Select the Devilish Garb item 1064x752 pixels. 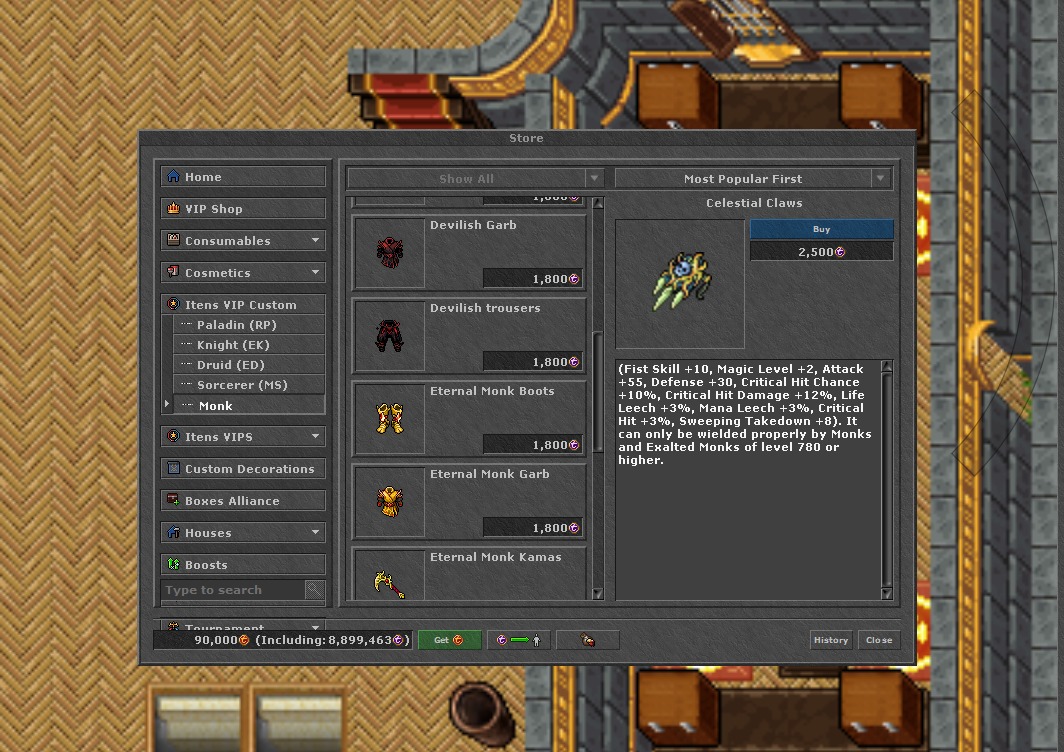coord(469,251)
